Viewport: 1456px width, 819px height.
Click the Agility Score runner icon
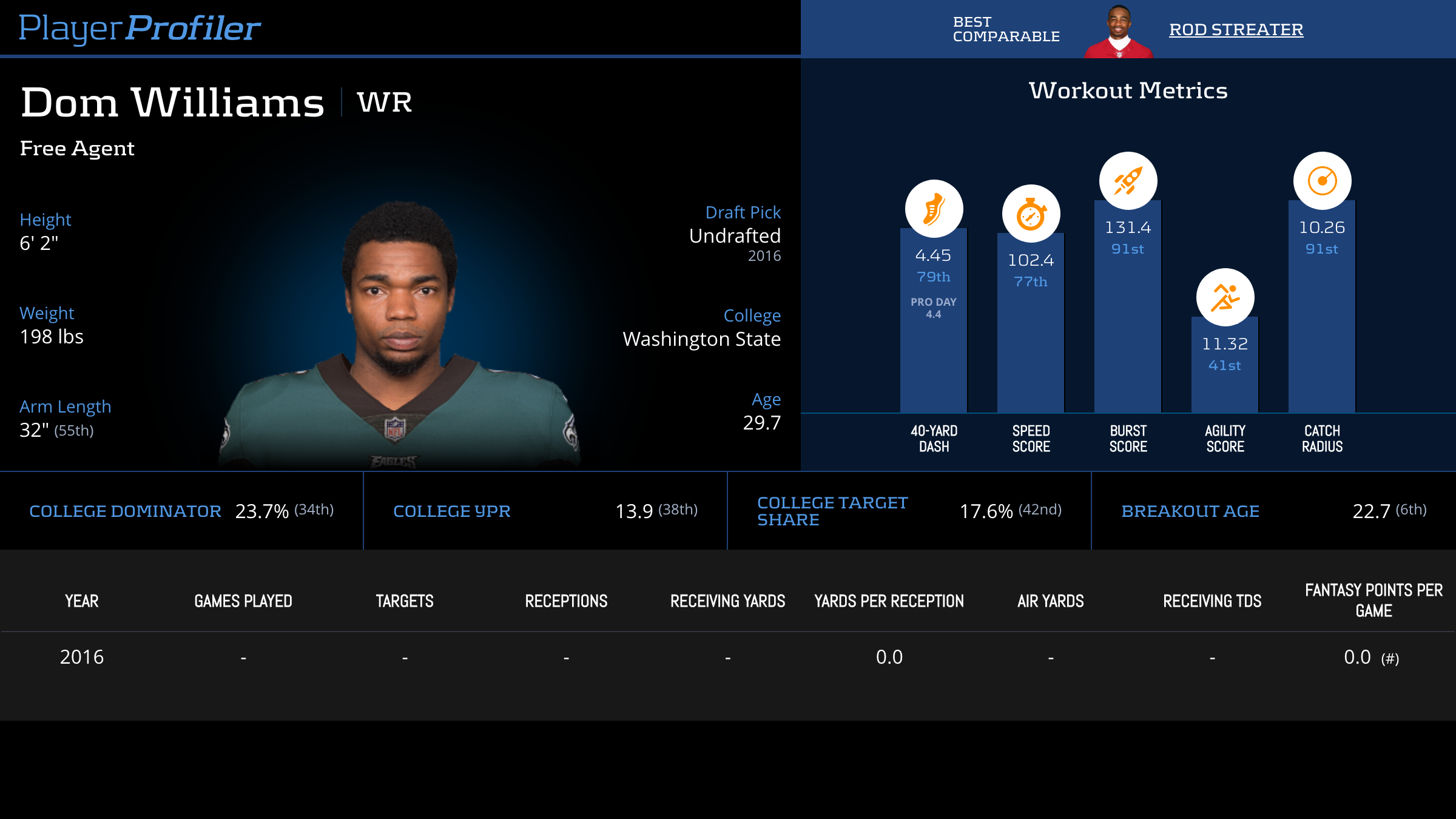pyautogui.click(x=1225, y=297)
